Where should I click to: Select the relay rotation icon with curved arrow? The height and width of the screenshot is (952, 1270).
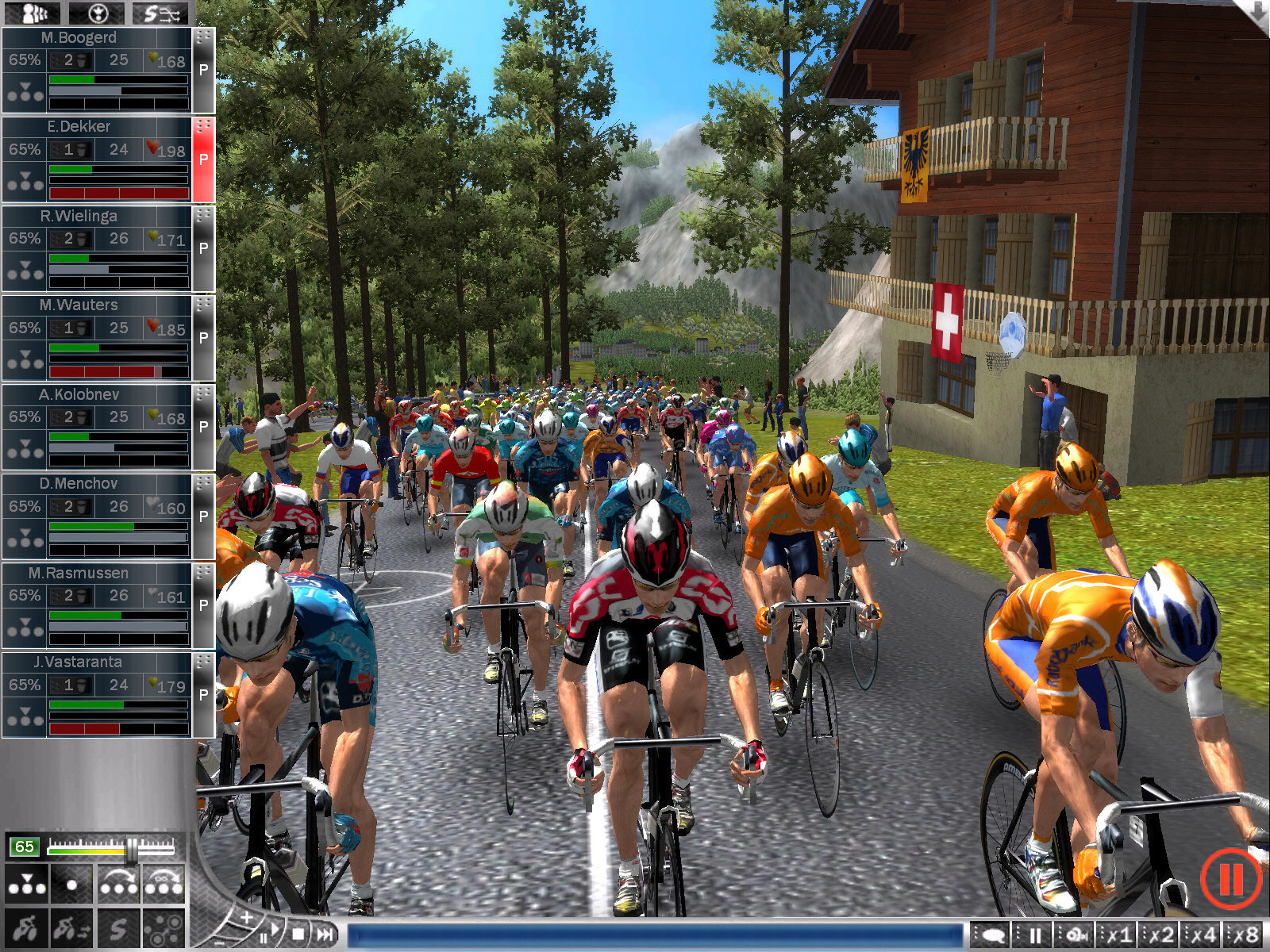119,884
